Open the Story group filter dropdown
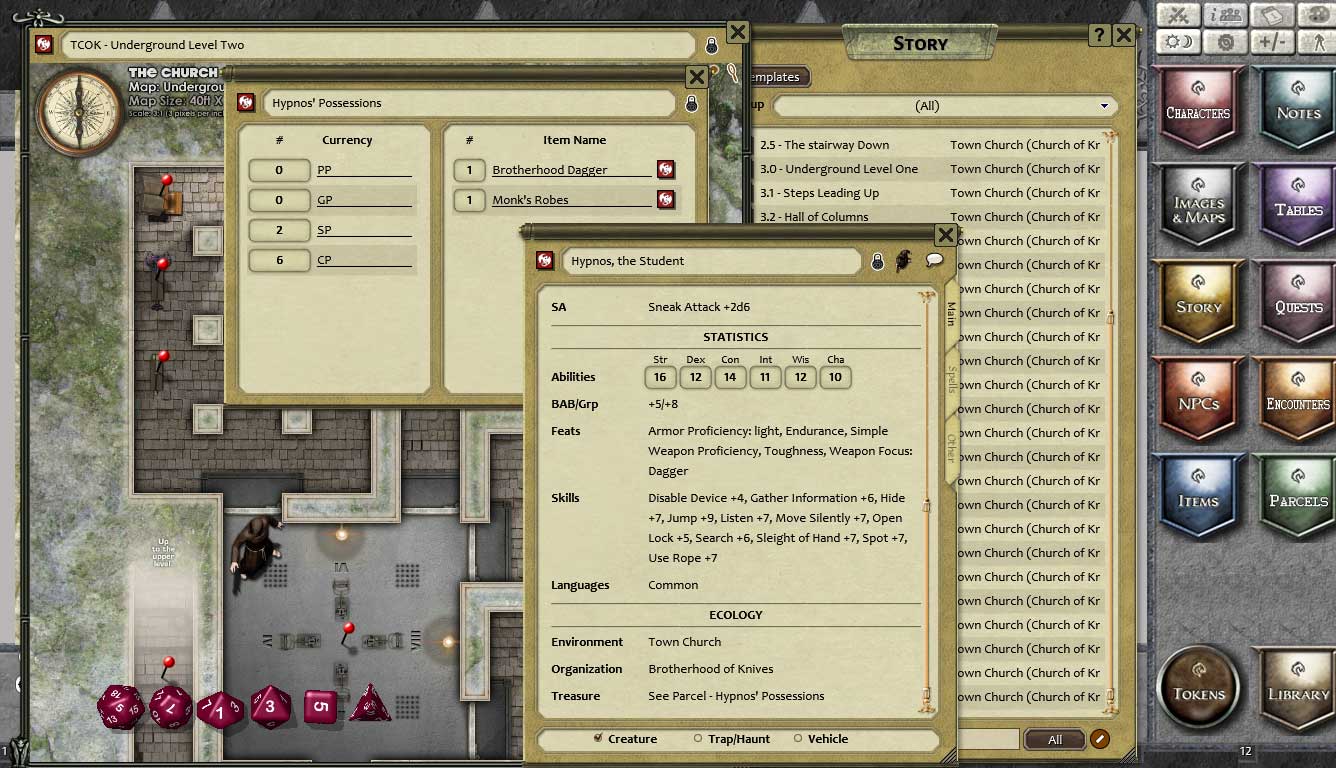 [943, 106]
